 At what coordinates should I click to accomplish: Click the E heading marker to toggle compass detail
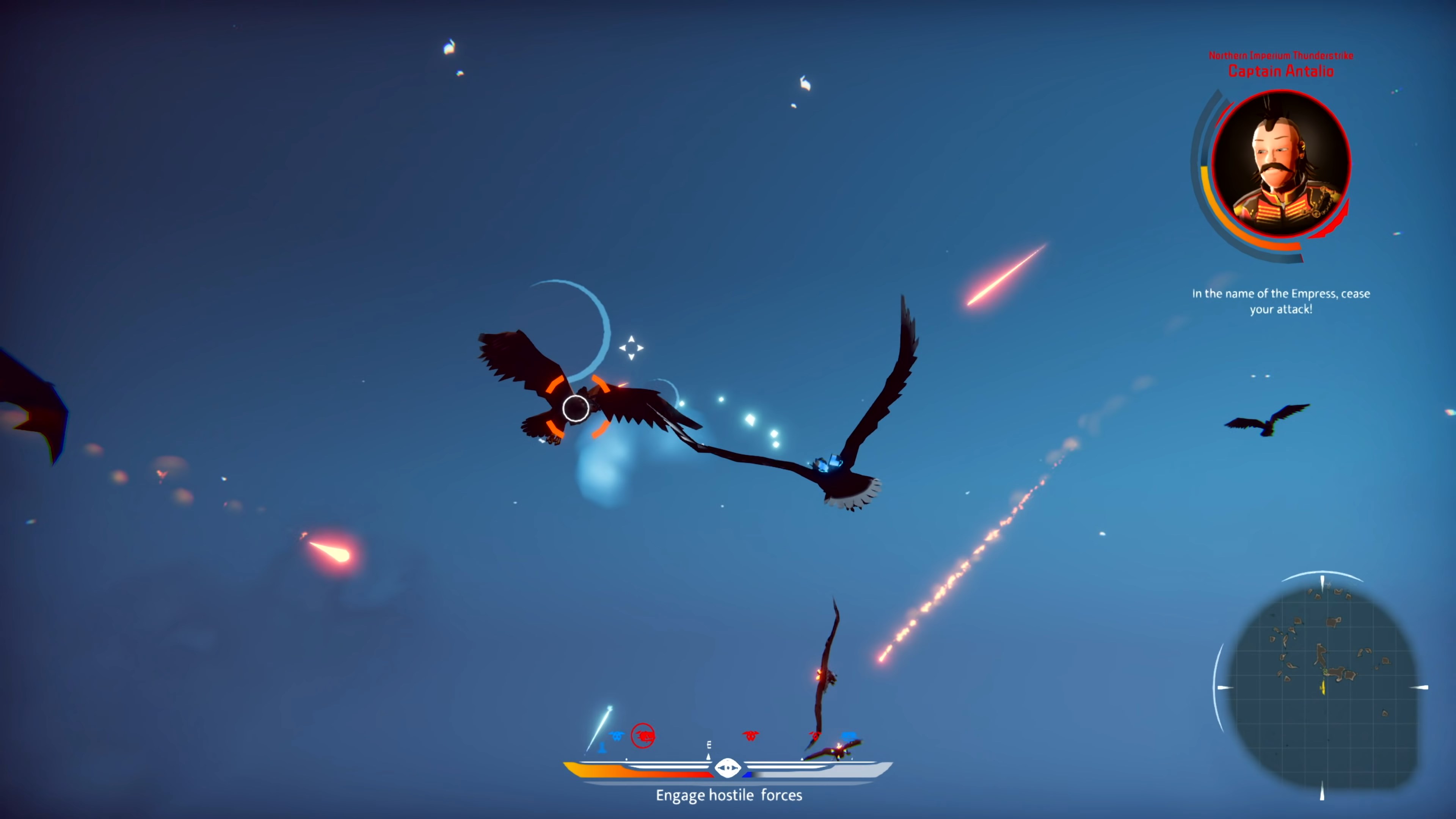click(709, 745)
